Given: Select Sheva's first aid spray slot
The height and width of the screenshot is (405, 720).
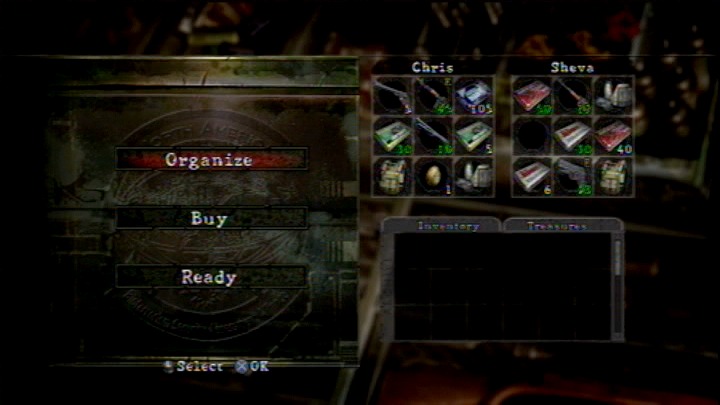Looking at the screenshot, I should 612,96.
